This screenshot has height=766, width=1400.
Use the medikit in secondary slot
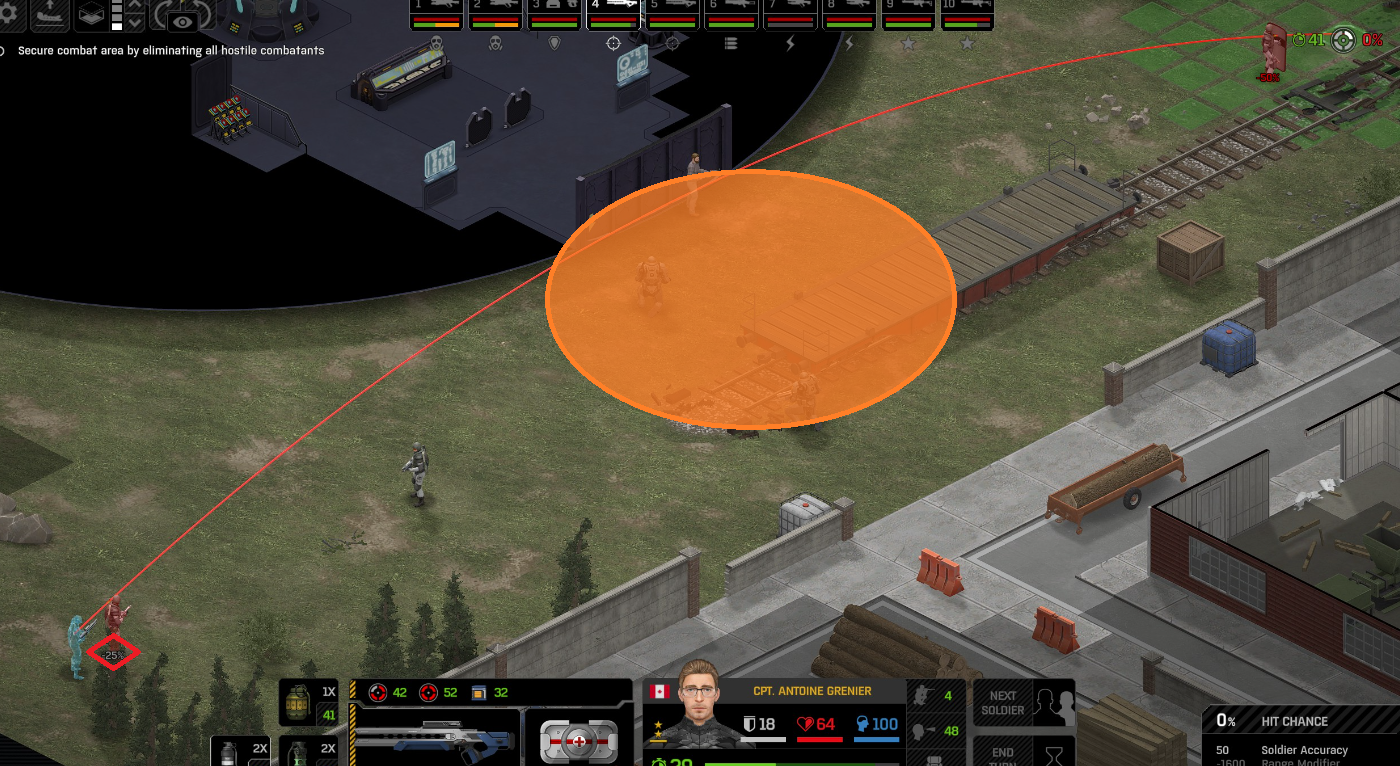[580, 740]
